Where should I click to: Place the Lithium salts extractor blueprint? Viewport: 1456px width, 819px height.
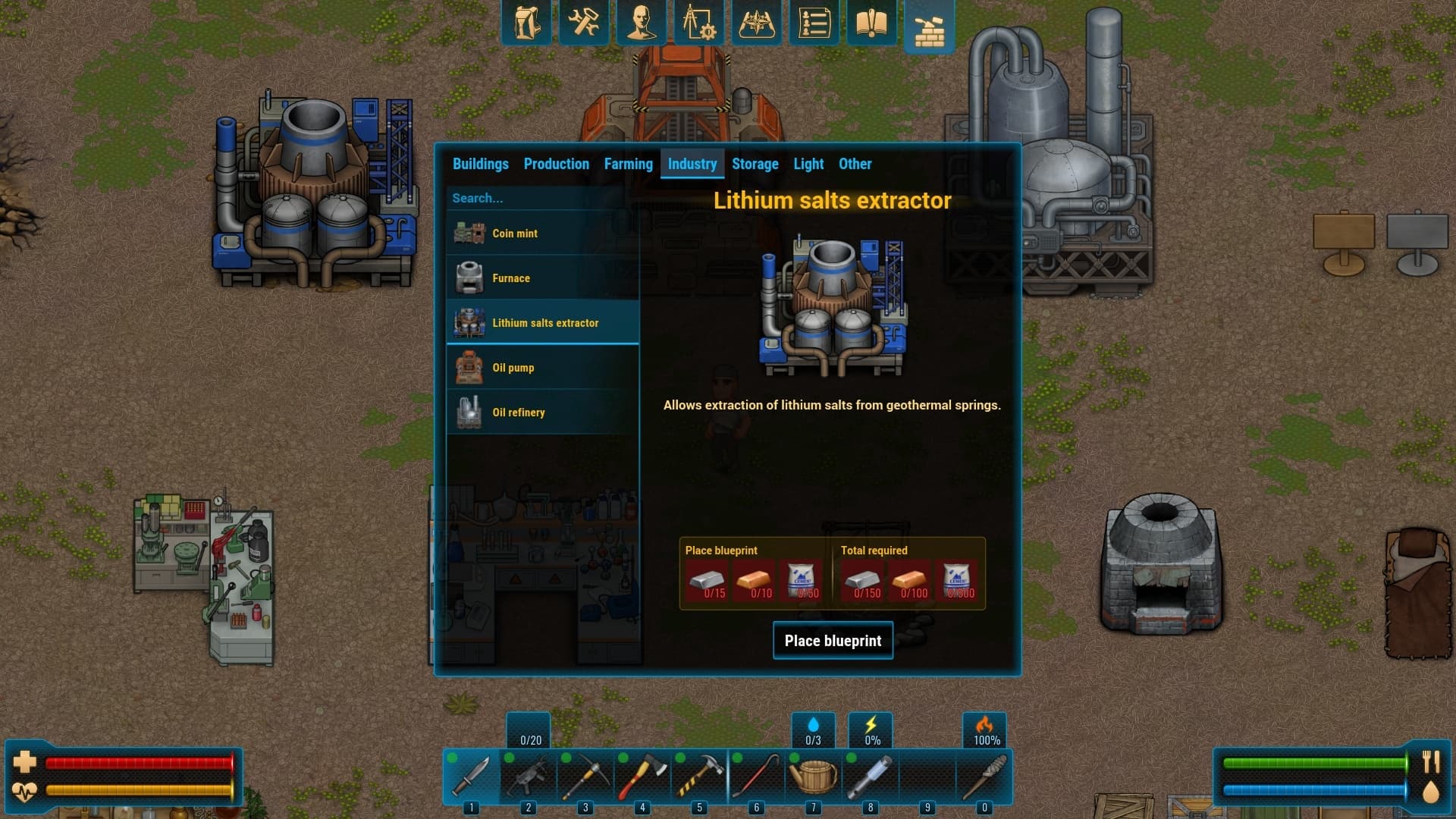[x=833, y=641]
